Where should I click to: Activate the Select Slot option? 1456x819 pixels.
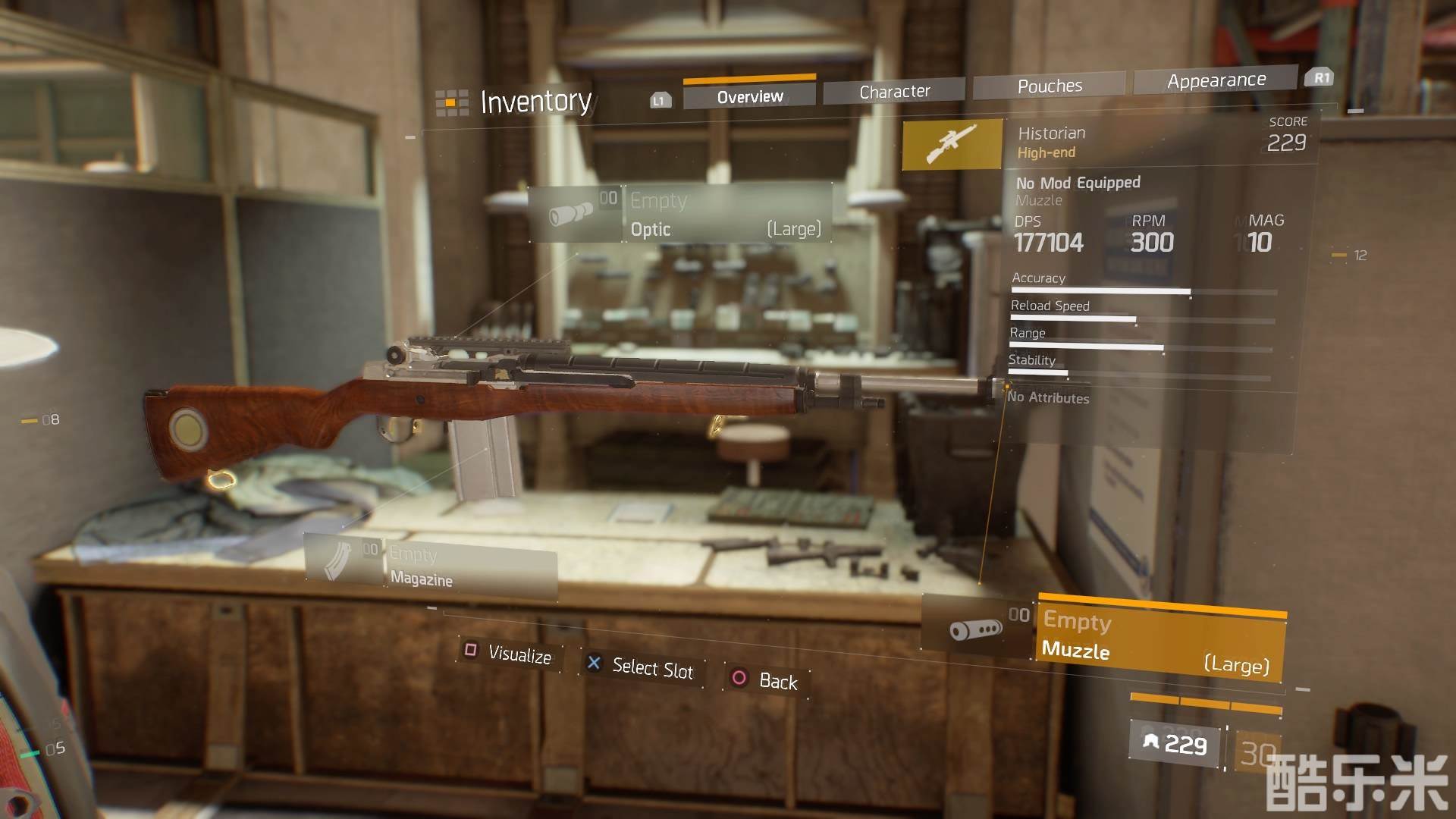642,667
